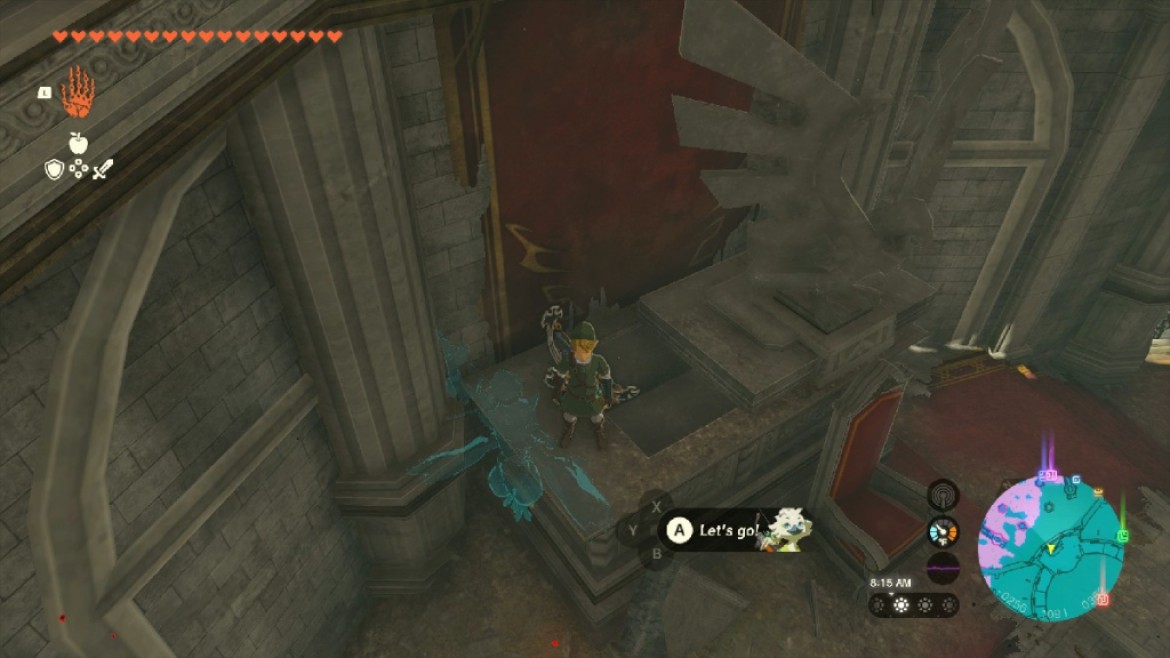The image size is (1170, 658).
Task: Click the weather forecast strip
Action: [913, 605]
